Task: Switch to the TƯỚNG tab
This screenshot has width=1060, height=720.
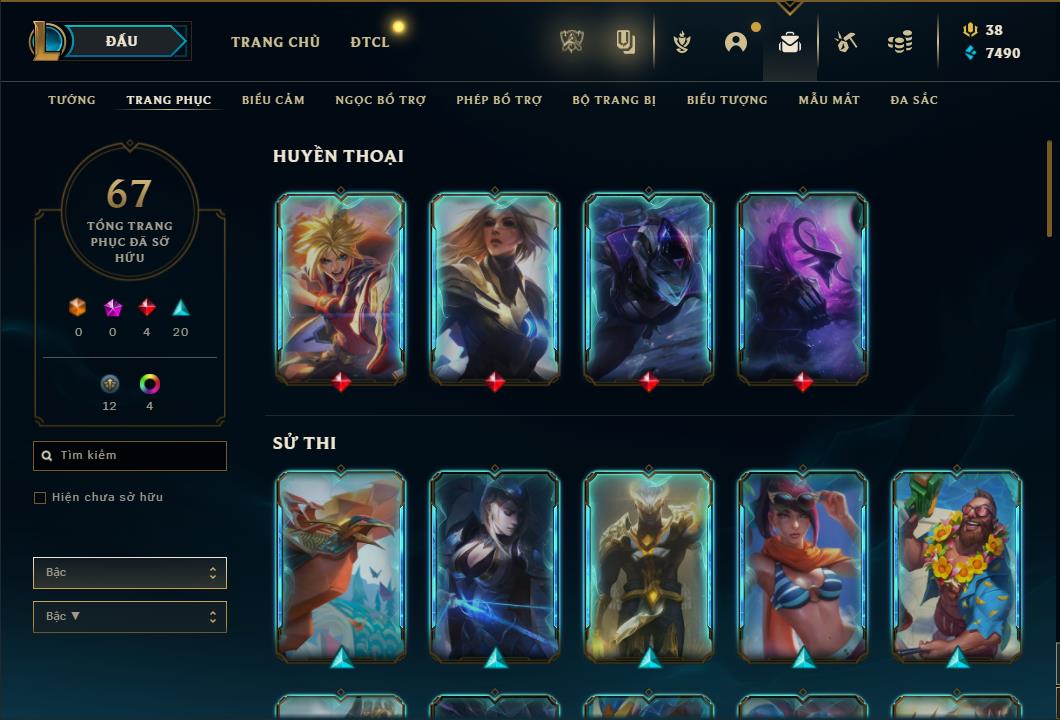Action: click(x=72, y=100)
